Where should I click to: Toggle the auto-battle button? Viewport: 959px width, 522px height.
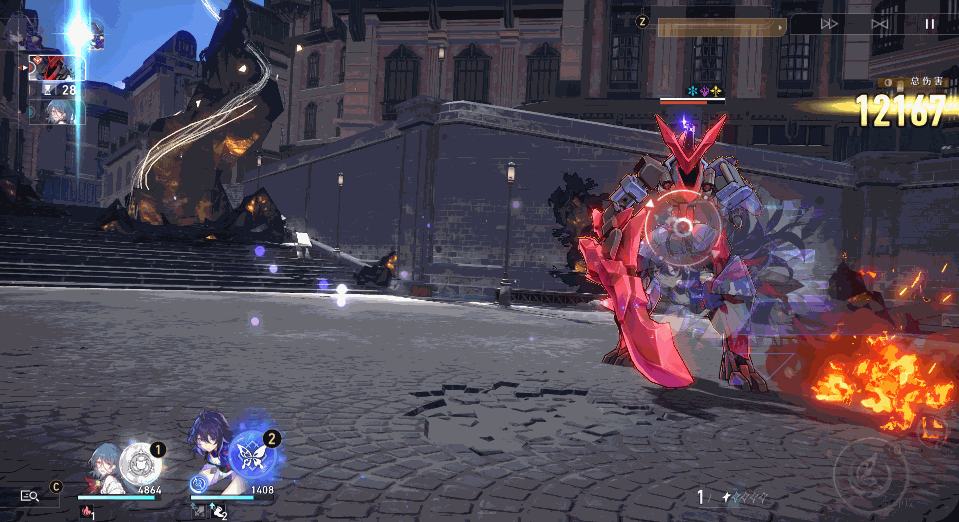click(880, 23)
